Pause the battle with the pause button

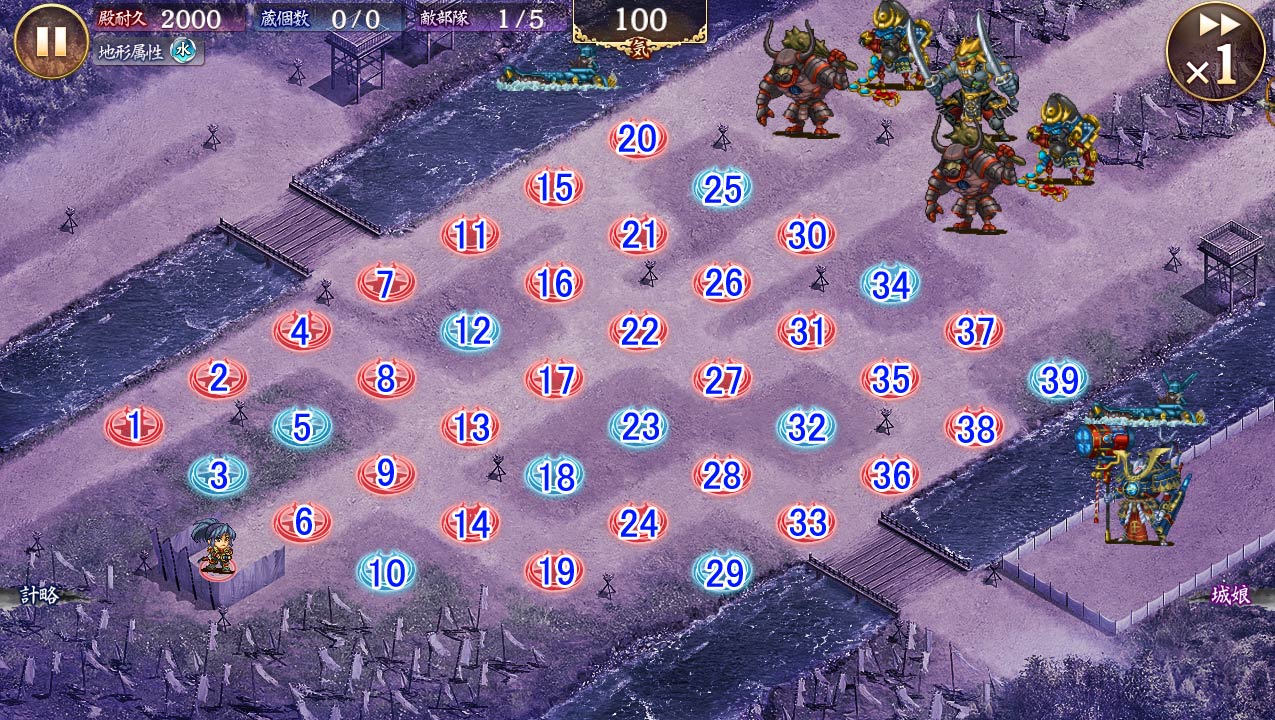51,41
